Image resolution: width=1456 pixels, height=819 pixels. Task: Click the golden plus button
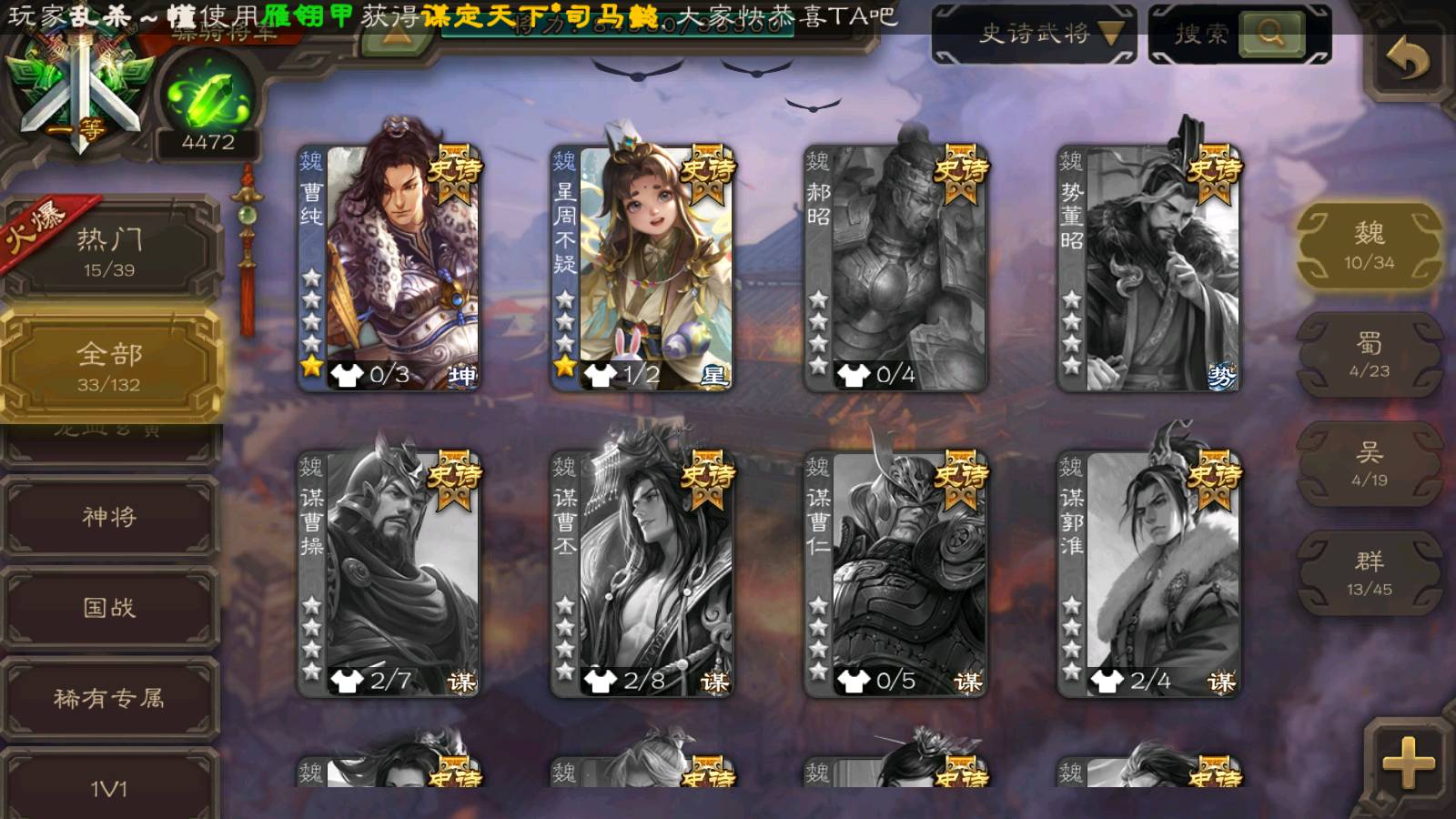1408,763
